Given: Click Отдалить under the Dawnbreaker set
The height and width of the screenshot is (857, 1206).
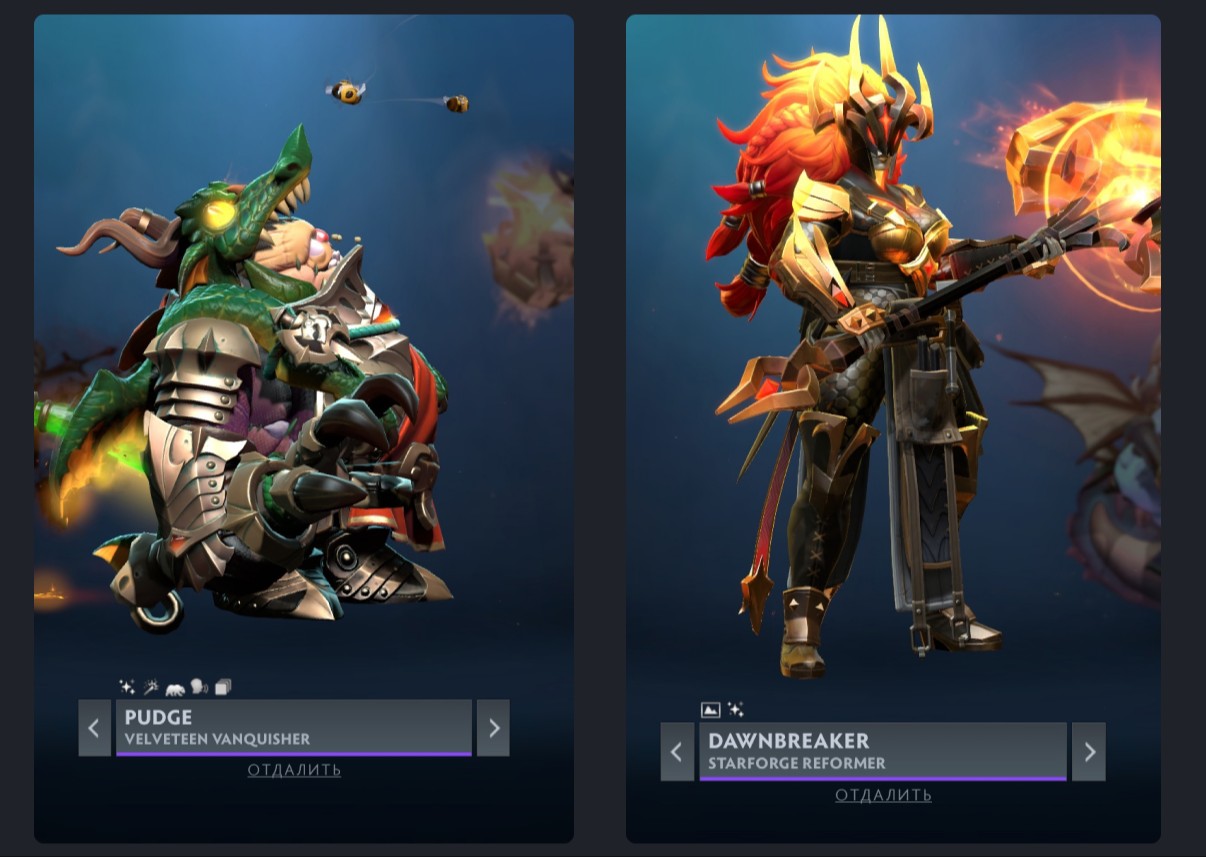Looking at the screenshot, I should [x=883, y=795].
